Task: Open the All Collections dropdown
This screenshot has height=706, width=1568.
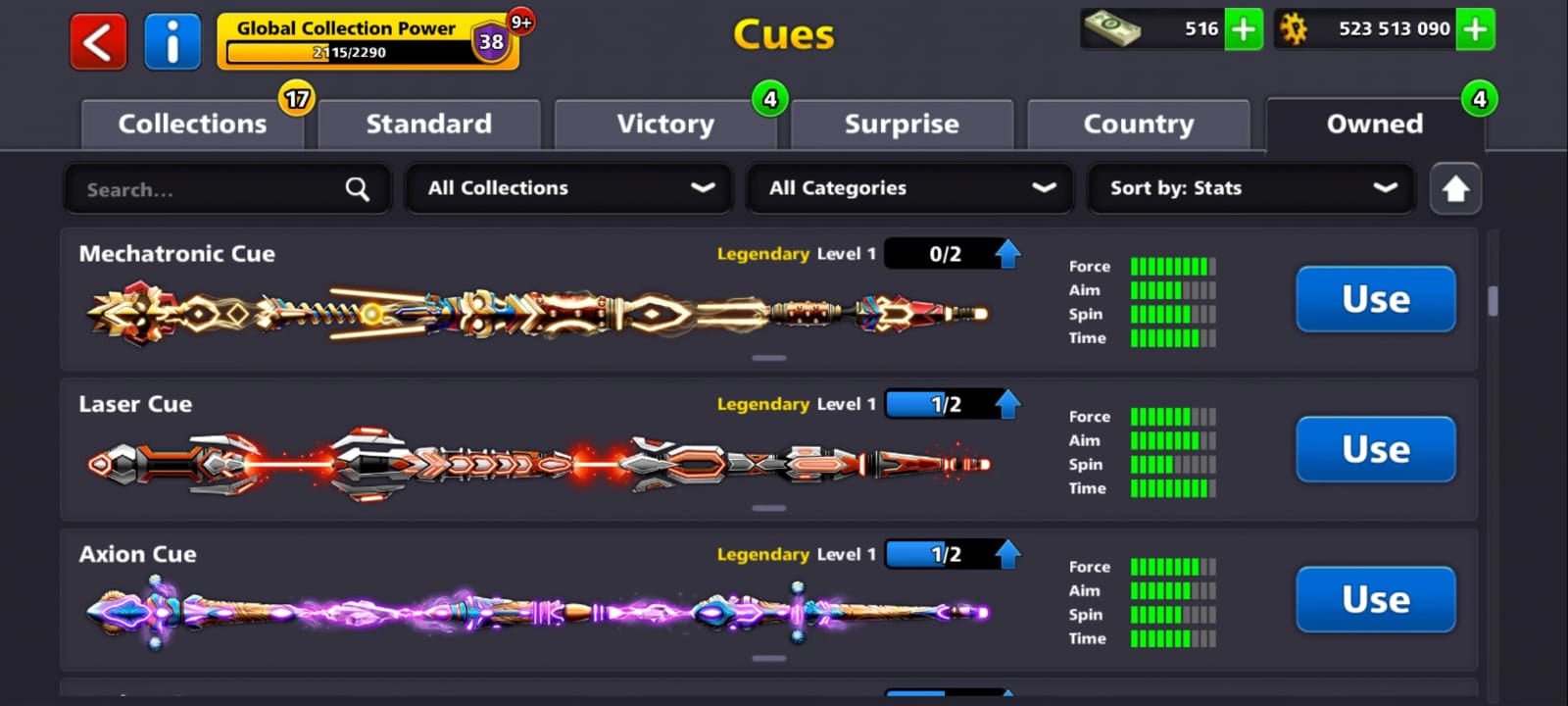Action: tap(568, 188)
